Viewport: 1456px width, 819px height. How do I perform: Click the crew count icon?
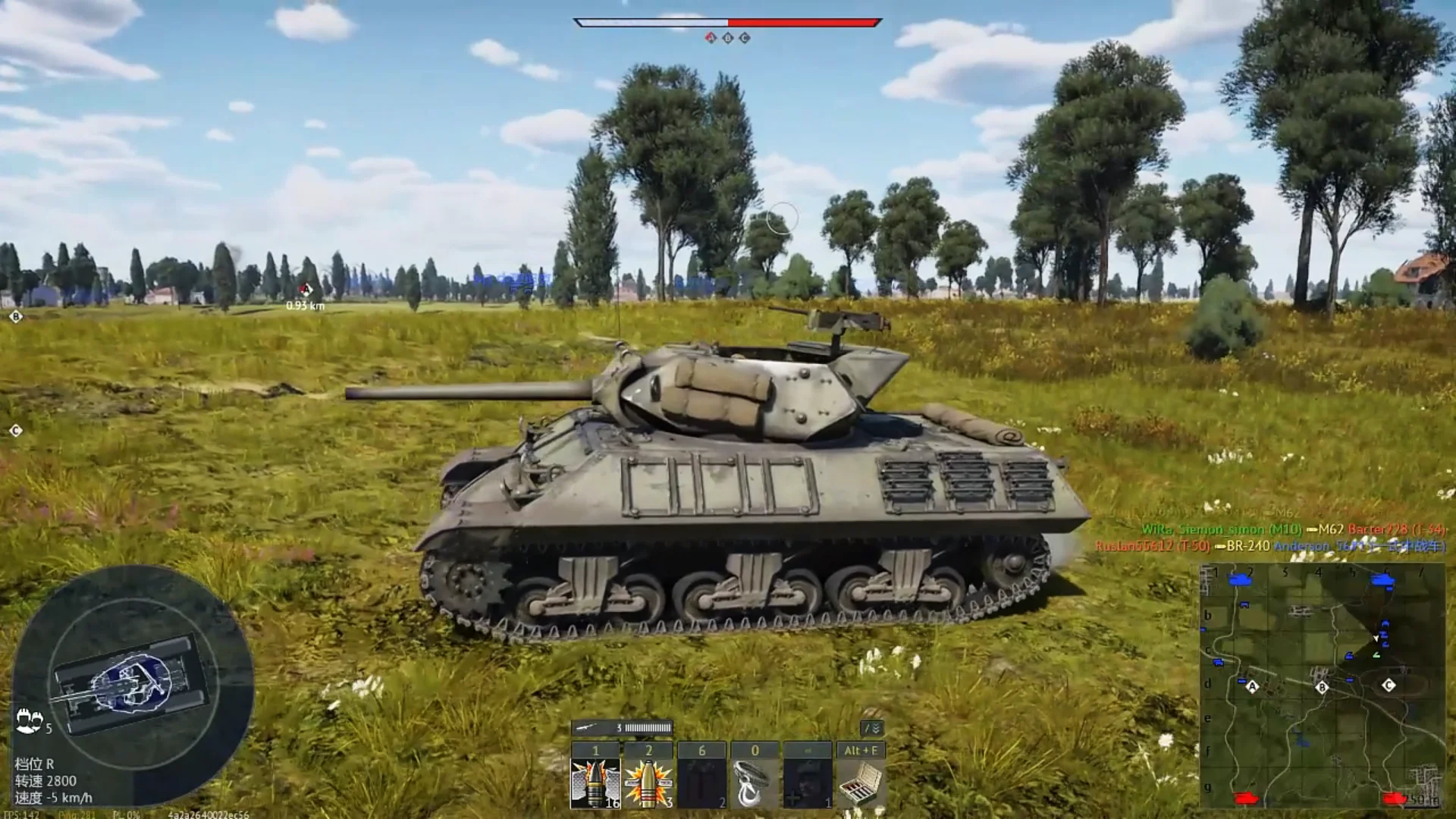(x=29, y=720)
